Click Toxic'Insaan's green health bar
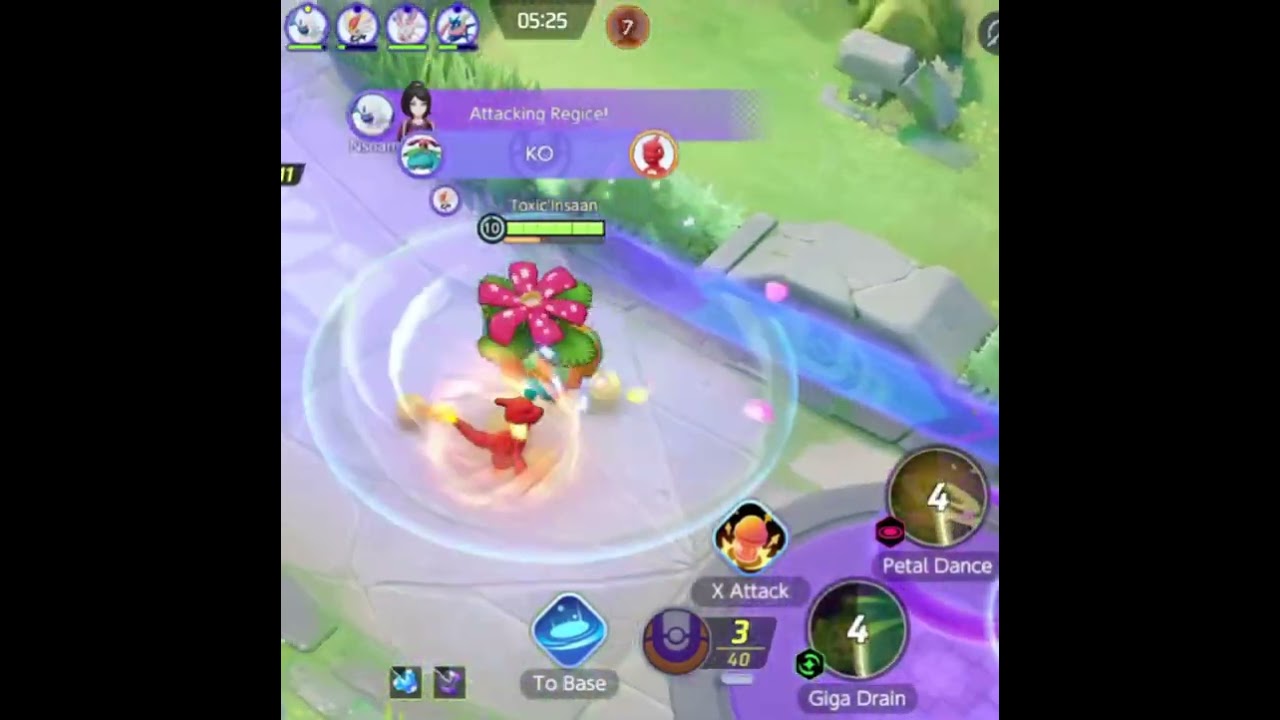Image resolution: width=1280 pixels, height=720 pixels. pos(556,229)
